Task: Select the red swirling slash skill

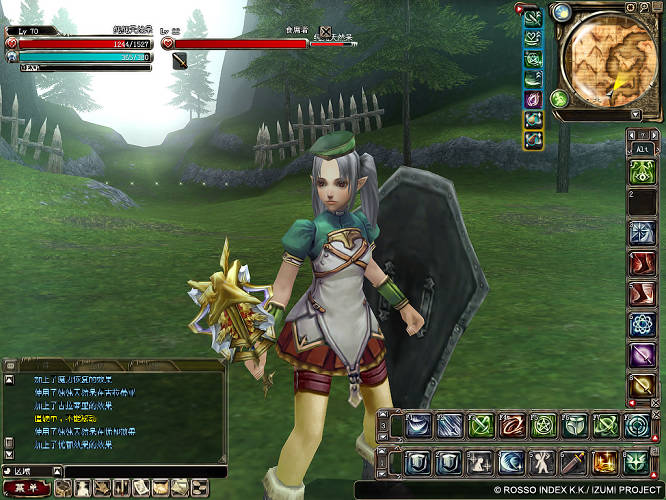Action: click(x=512, y=426)
